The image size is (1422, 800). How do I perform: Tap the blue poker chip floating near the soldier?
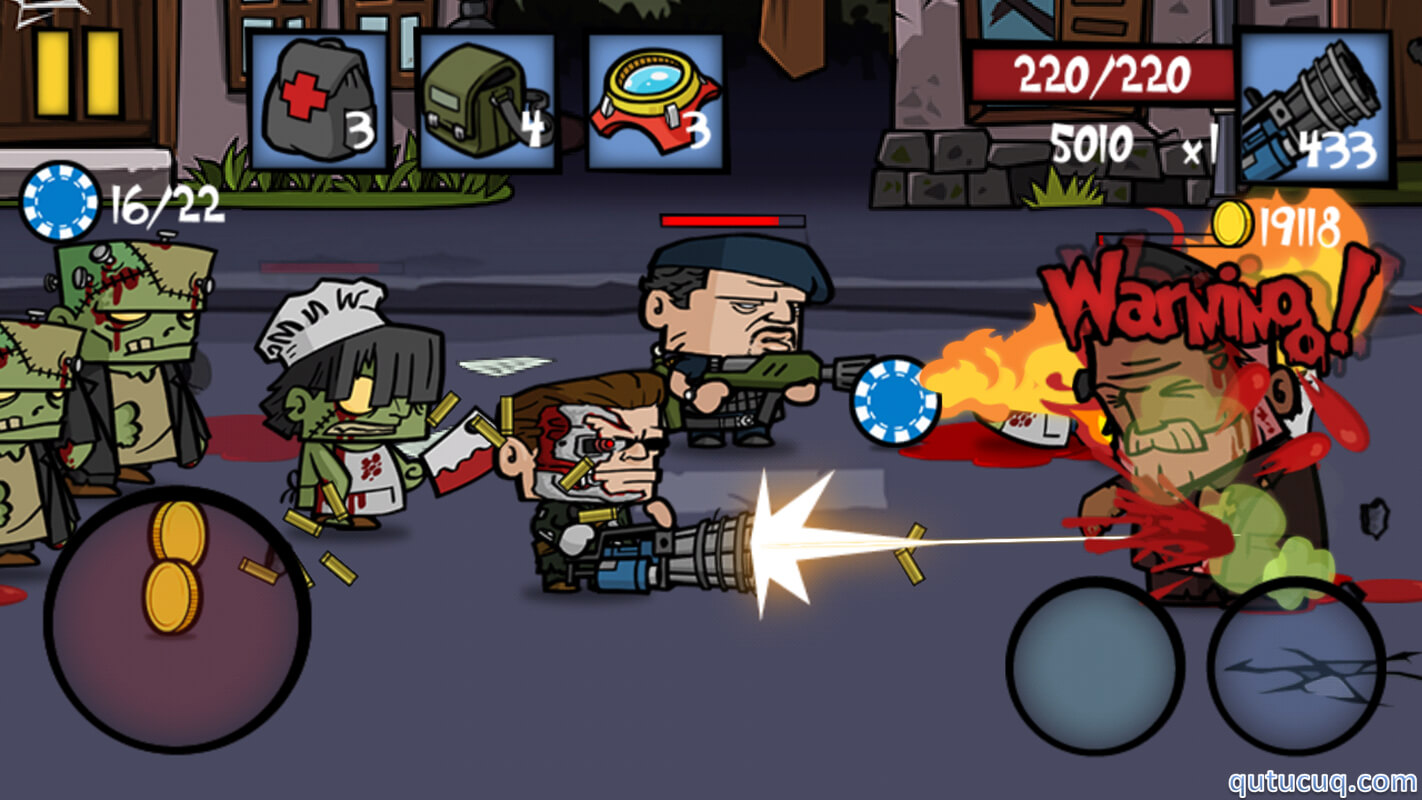[898, 400]
